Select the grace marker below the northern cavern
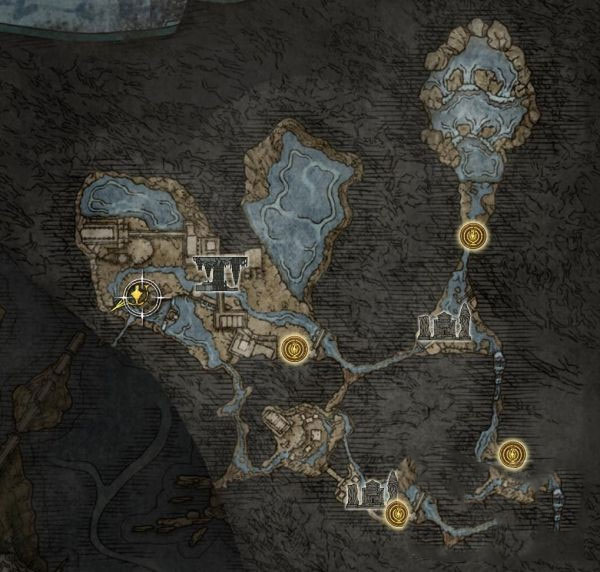The height and width of the screenshot is (572, 600). [x=471, y=236]
